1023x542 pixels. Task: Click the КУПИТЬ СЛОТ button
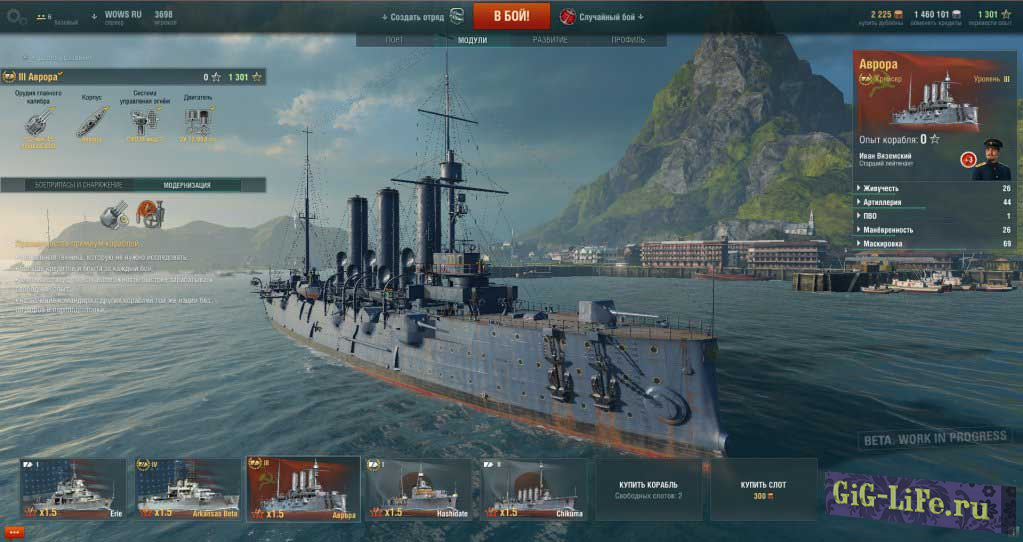click(763, 489)
